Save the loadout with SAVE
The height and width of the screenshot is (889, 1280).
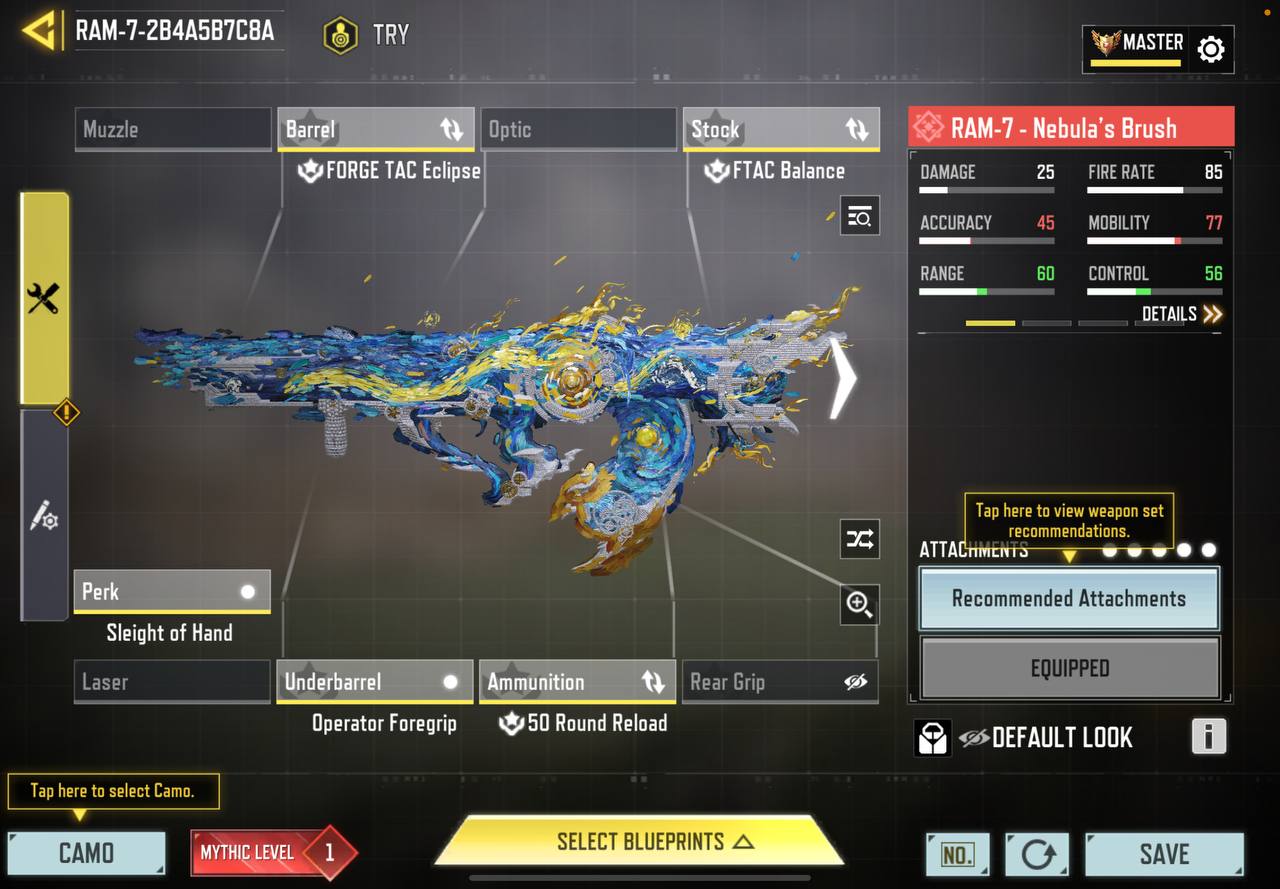click(x=1164, y=854)
